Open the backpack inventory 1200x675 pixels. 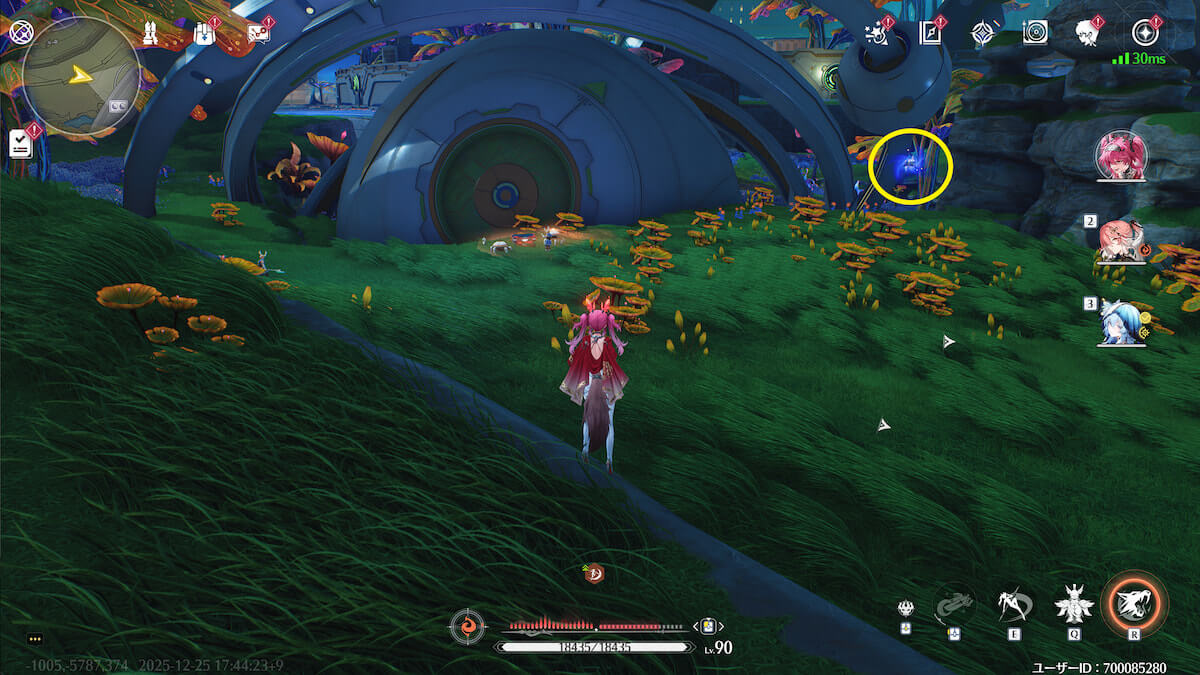pyautogui.click(x=203, y=34)
